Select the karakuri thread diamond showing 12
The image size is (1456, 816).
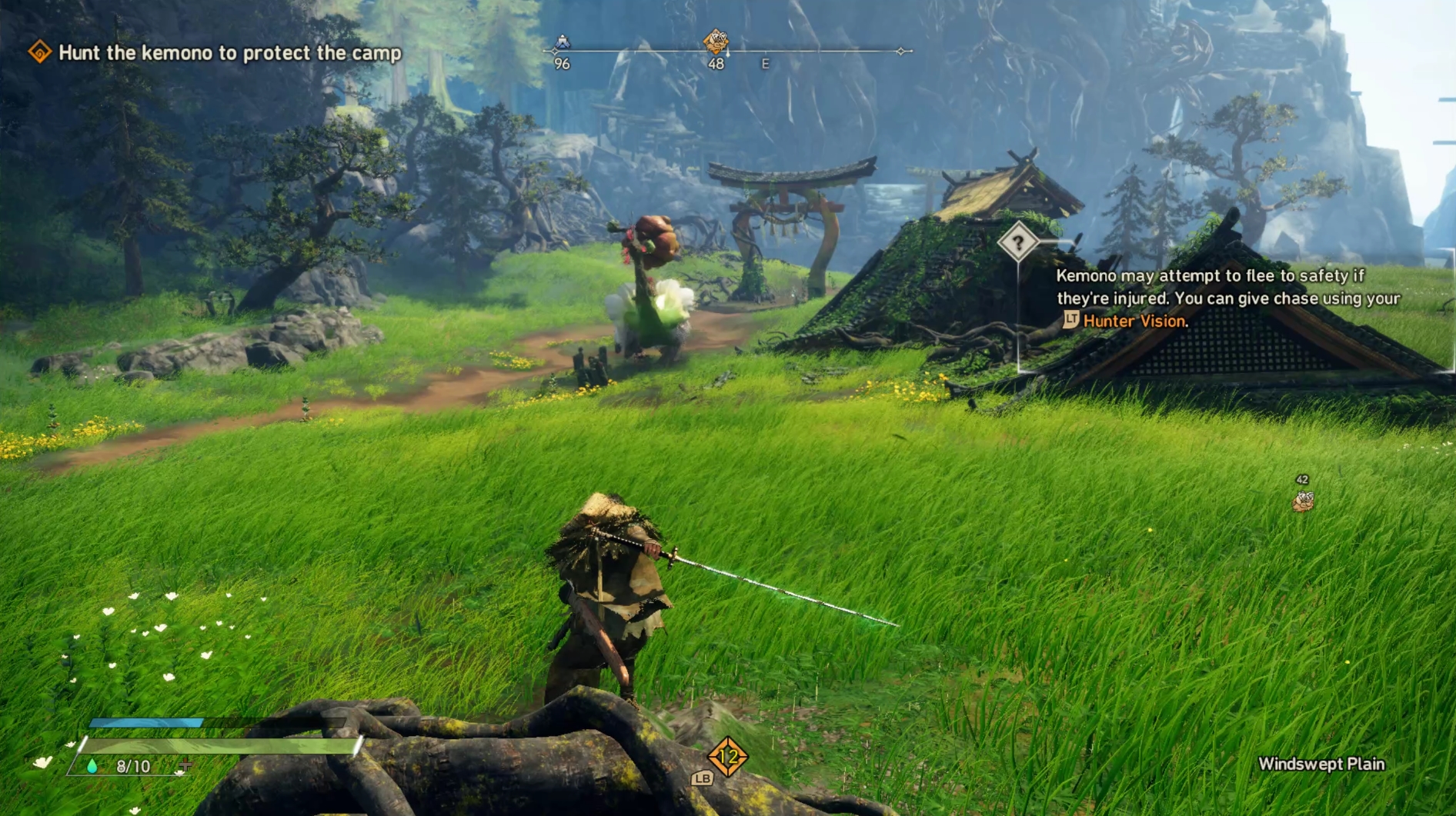click(x=727, y=758)
